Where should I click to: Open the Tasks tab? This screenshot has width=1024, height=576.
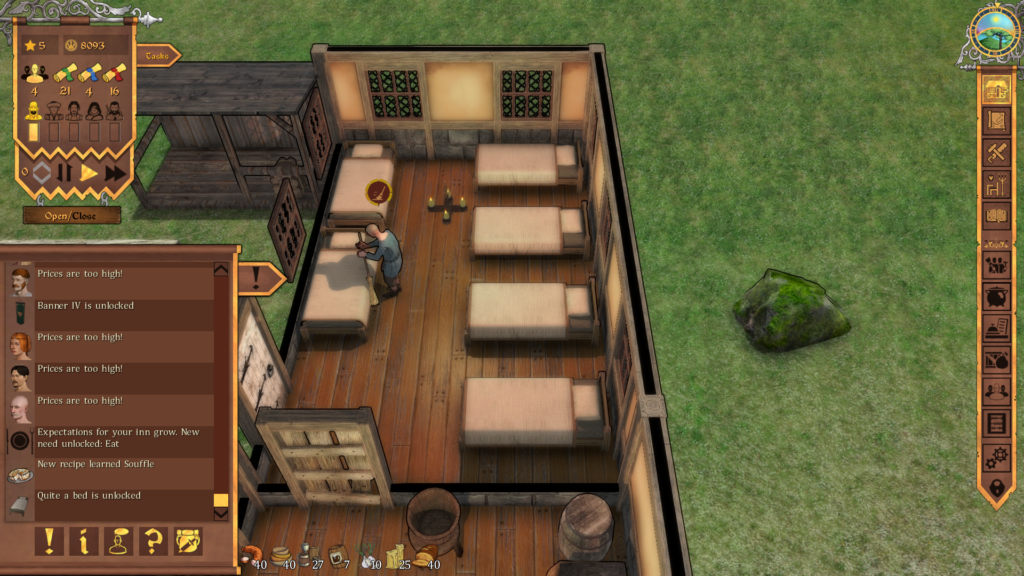156,56
